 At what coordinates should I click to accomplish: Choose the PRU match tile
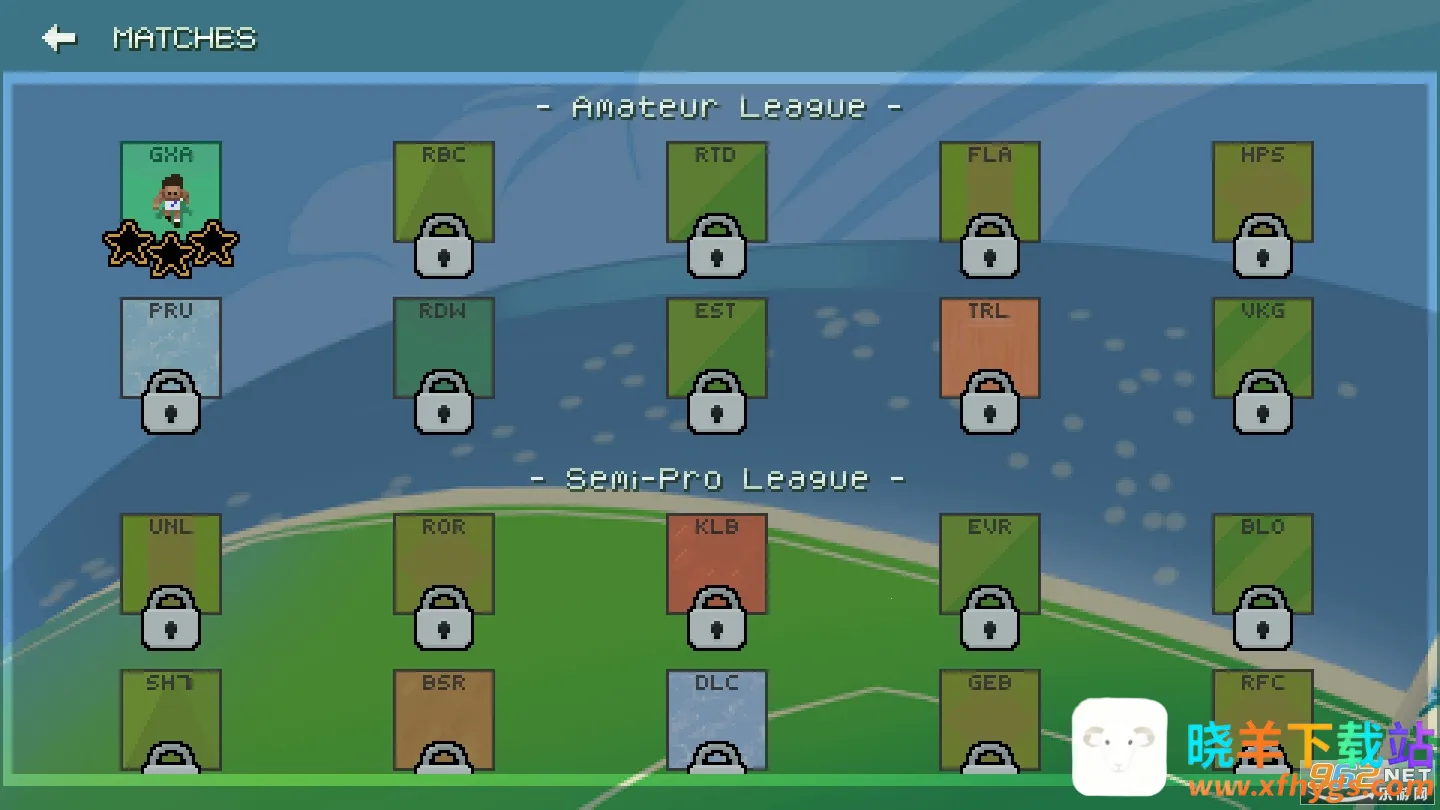click(171, 348)
